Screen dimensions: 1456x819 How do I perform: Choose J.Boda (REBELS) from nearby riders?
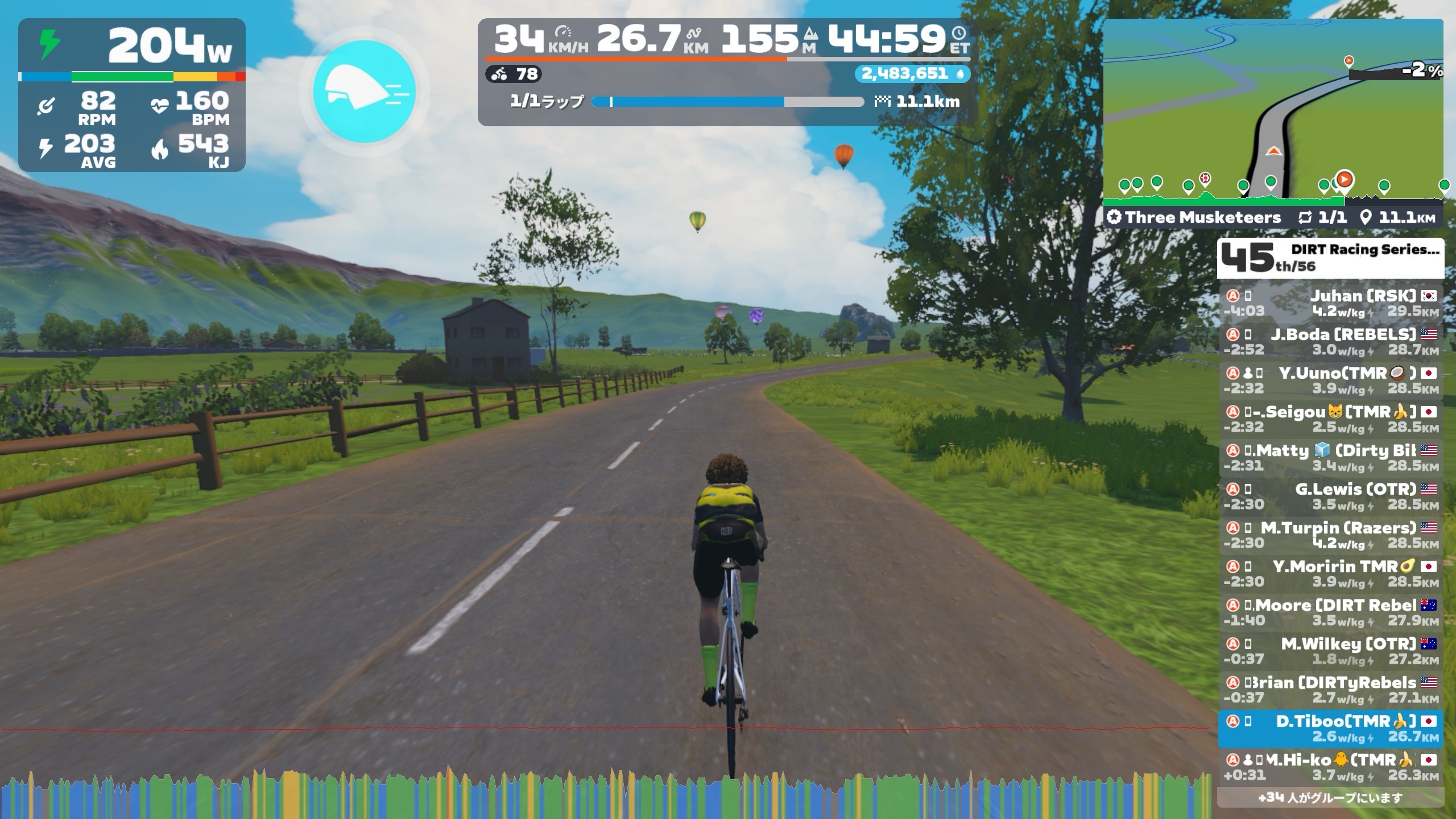[x=1330, y=342]
